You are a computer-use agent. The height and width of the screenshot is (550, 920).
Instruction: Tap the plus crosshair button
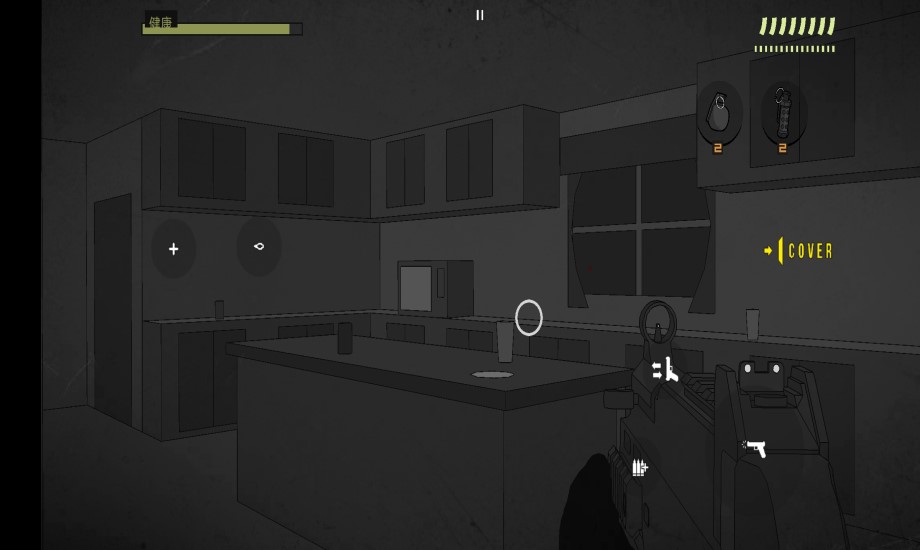click(x=174, y=249)
